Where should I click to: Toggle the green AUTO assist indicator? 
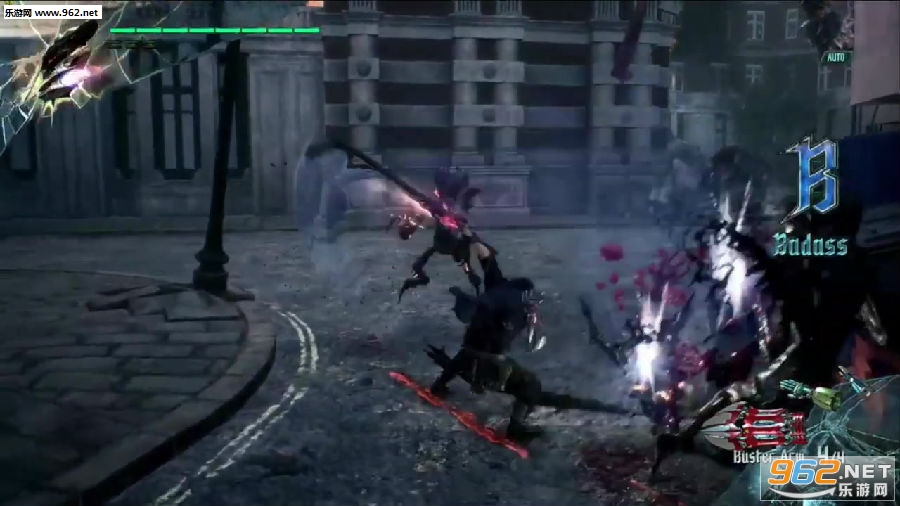pos(835,58)
